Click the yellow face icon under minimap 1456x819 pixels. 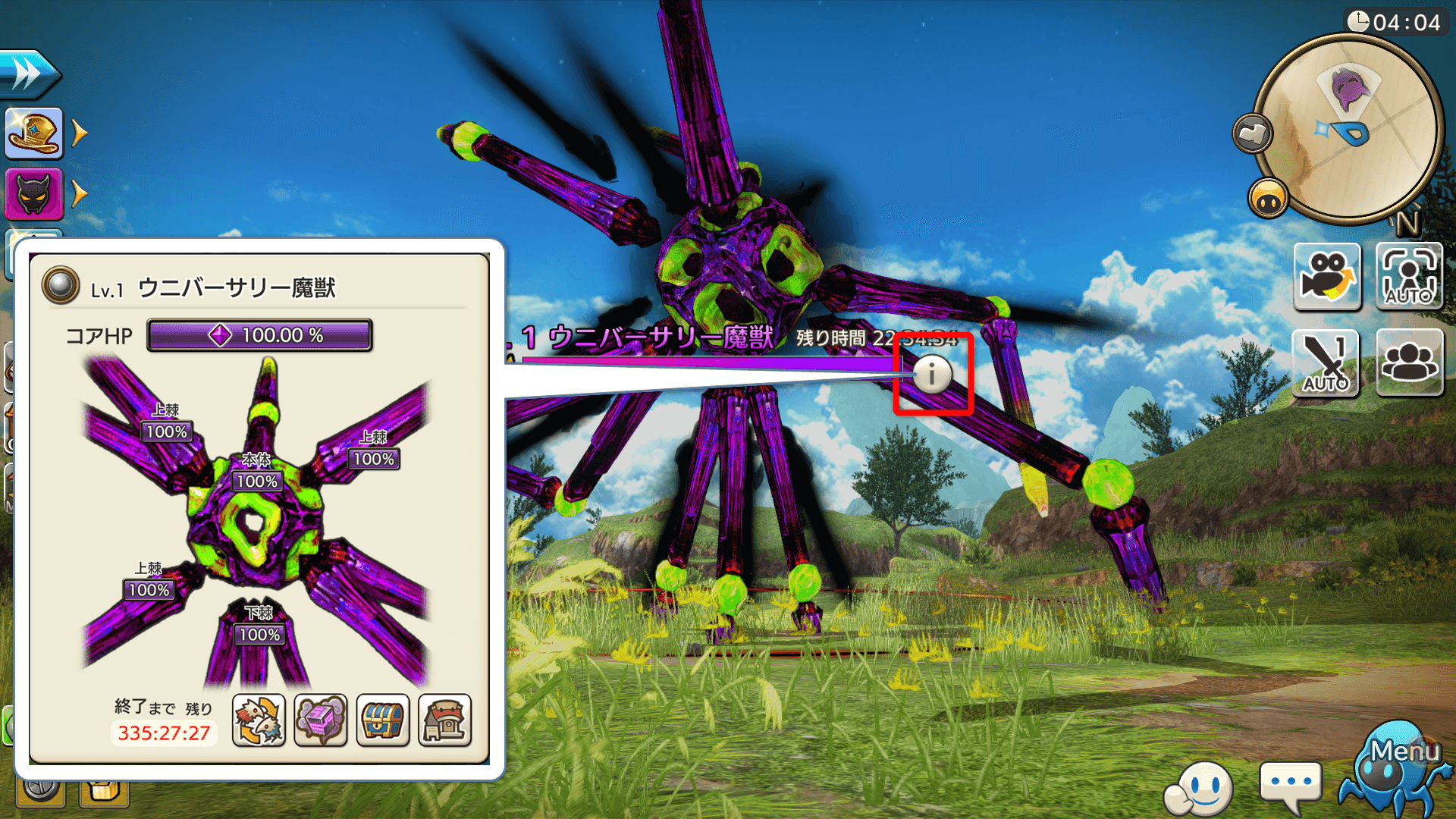pyautogui.click(x=1268, y=199)
